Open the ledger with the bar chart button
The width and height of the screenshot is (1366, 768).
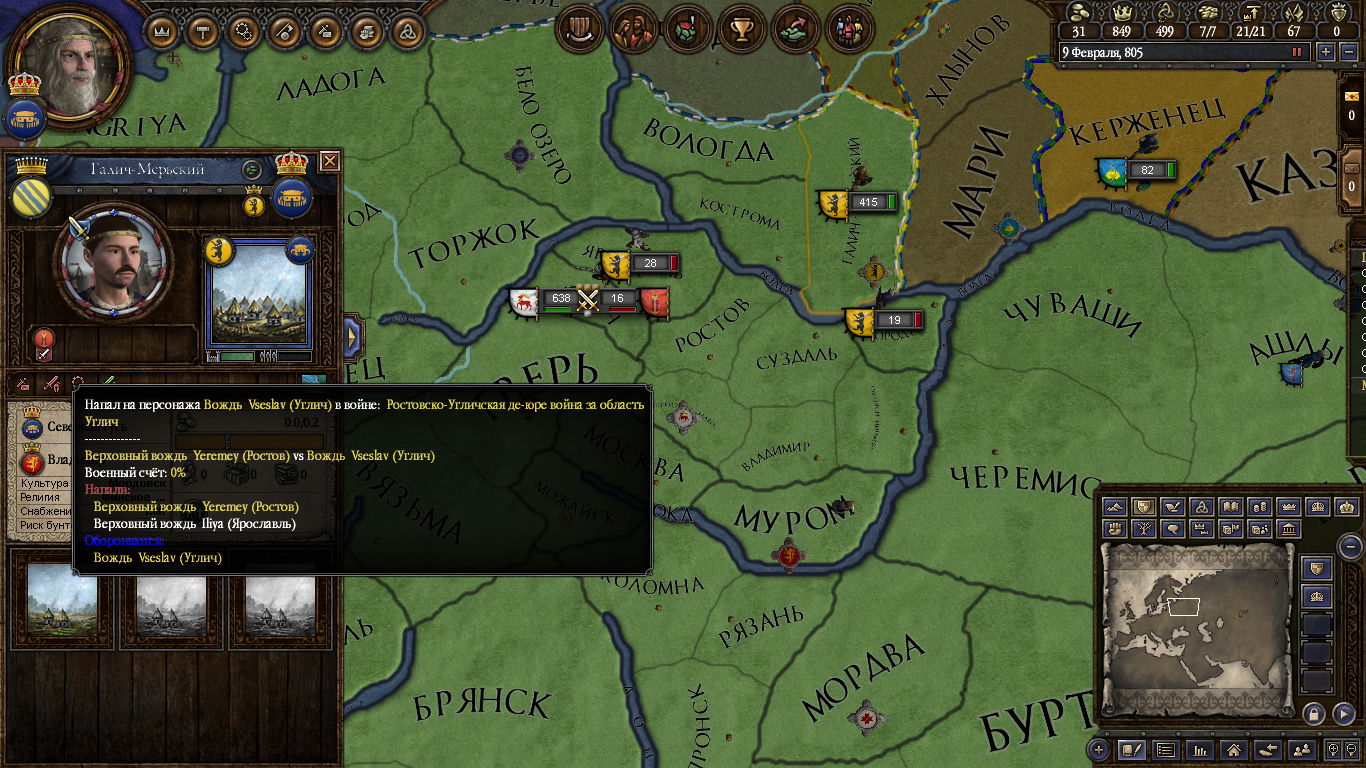click(1200, 749)
